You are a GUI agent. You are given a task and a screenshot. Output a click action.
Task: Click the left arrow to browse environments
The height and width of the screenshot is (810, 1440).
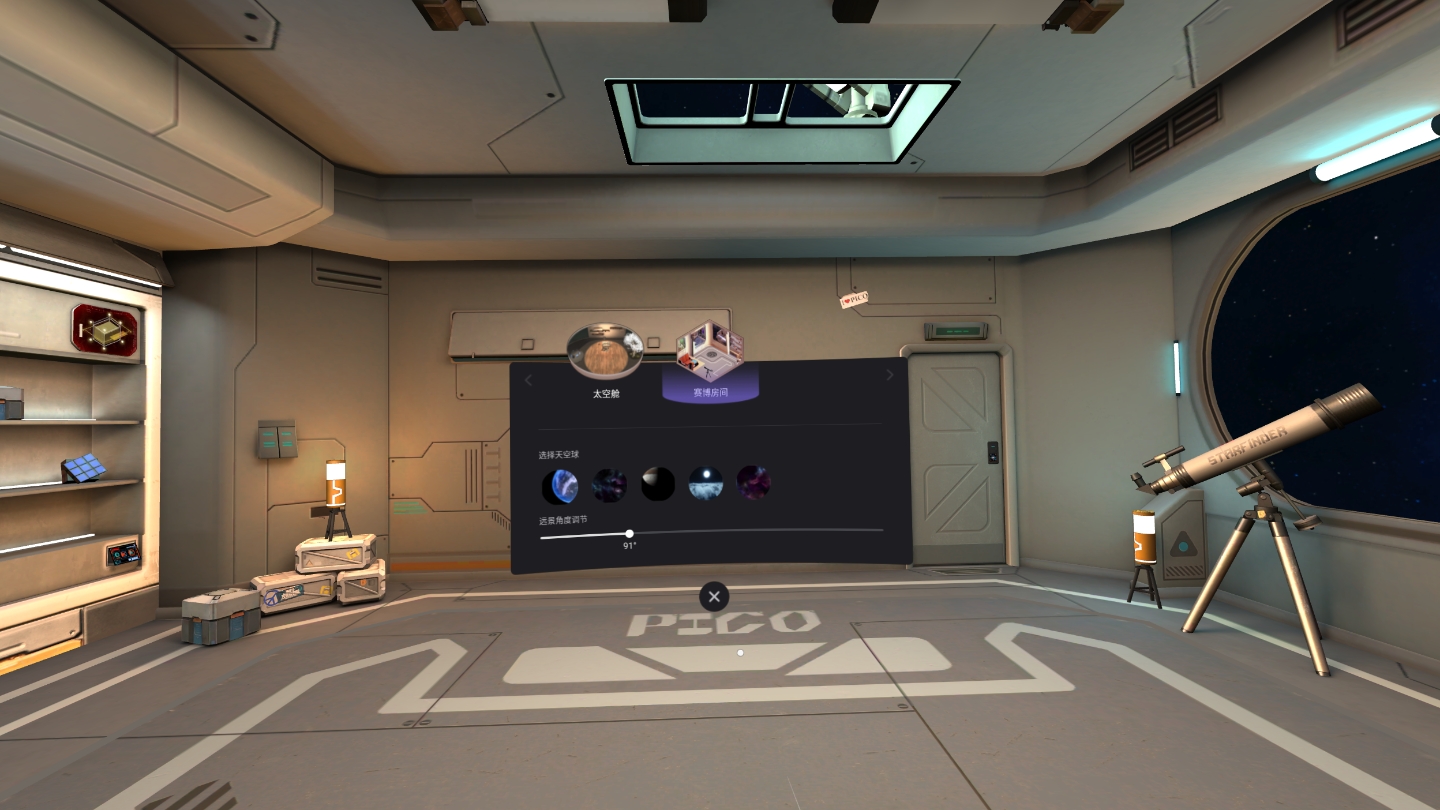[528, 379]
